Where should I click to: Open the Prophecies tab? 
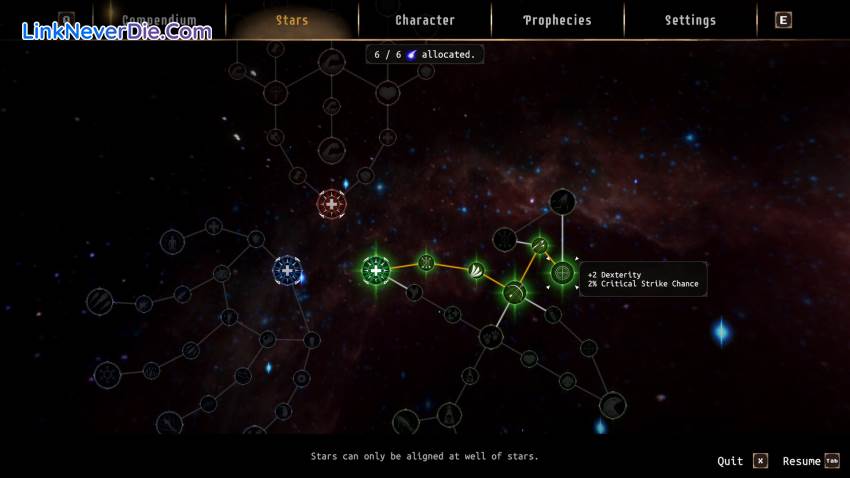(x=557, y=20)
